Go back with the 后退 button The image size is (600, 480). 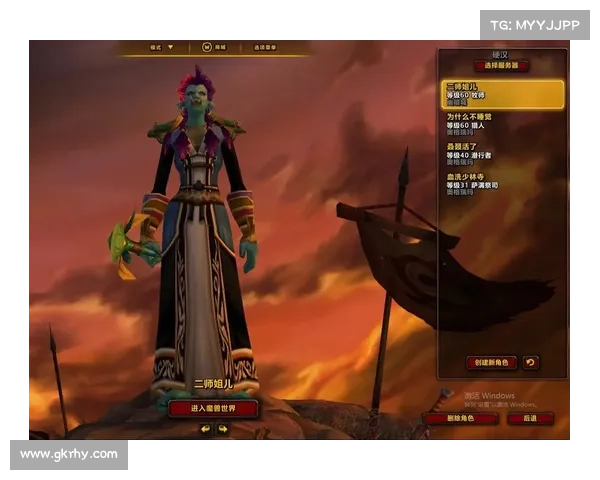click(x=530, y=418)
